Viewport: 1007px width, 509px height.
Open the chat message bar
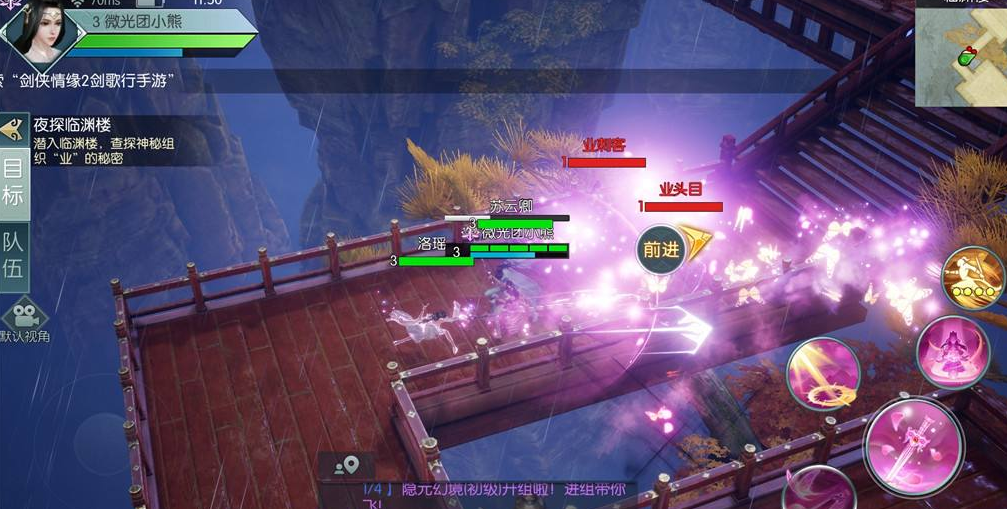[x=490, y=492]
